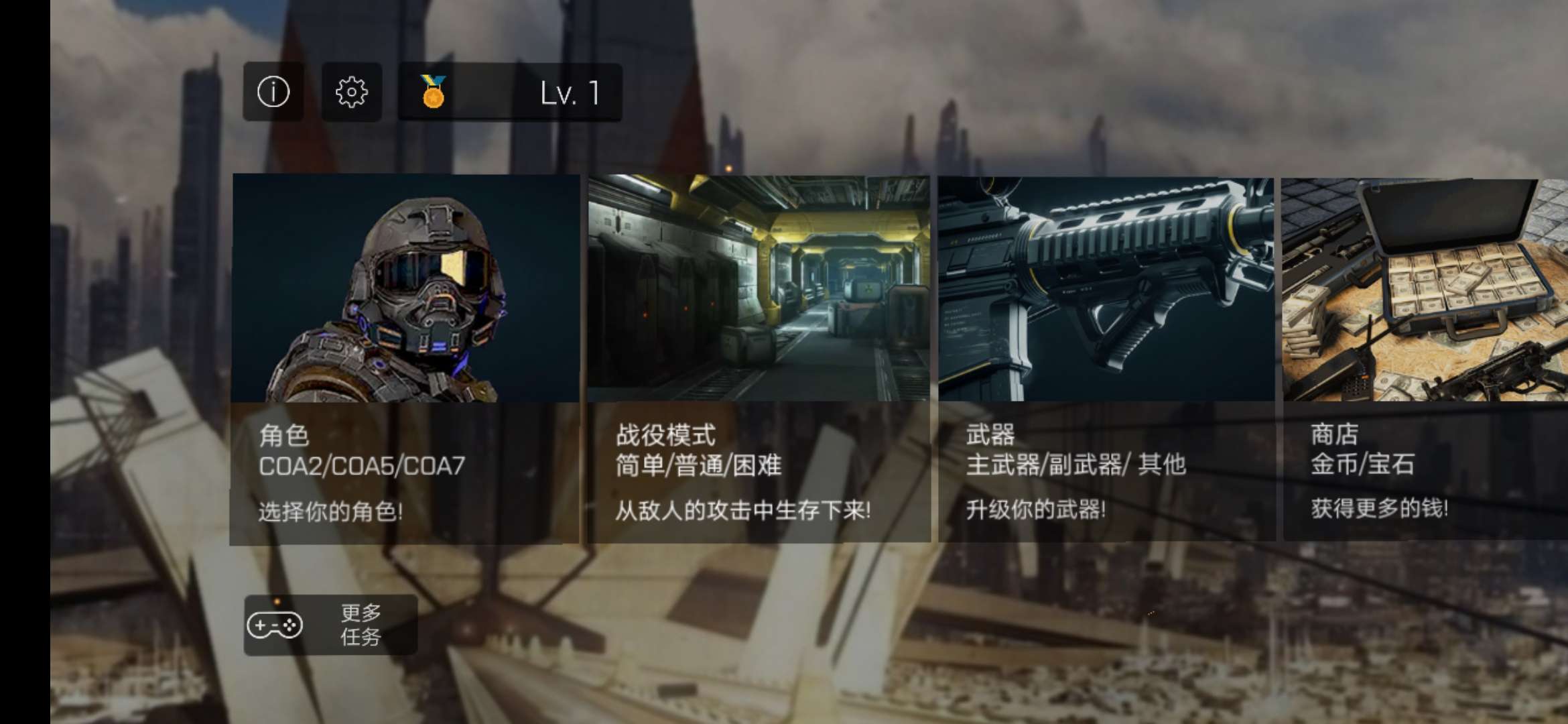Open the game information panel via the info icon
The width and height of the screenshot is (1568, 724).
coord(273,93)
